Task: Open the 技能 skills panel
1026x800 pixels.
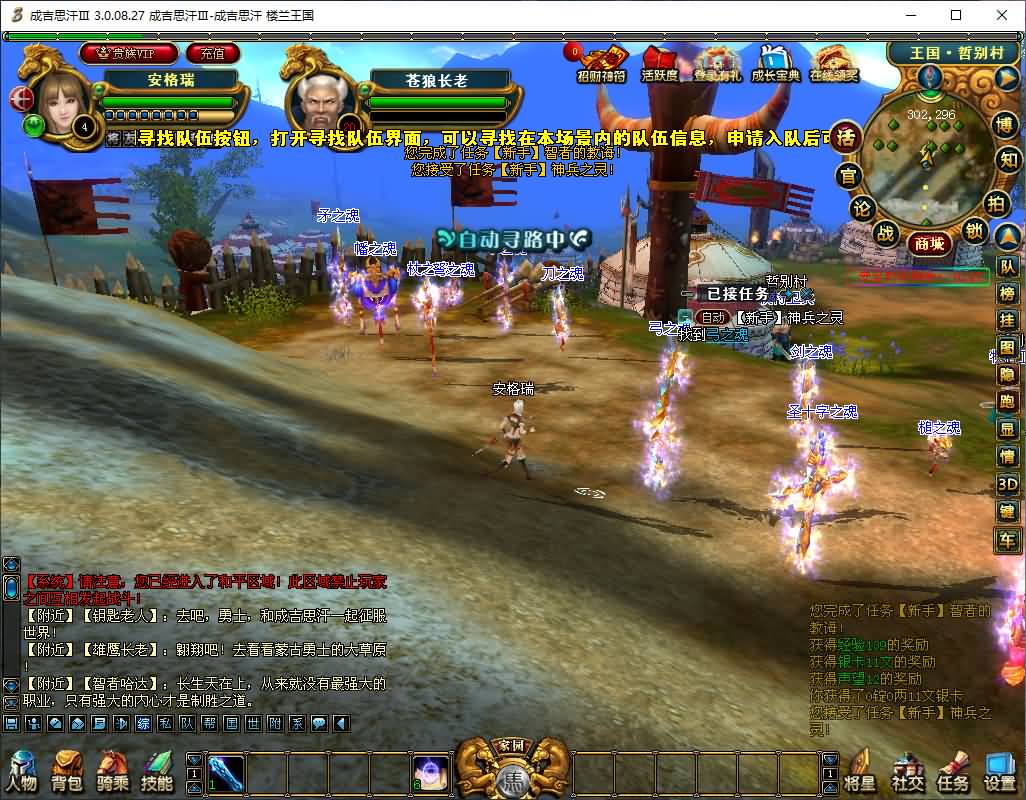Action: (x=157, y=771)
